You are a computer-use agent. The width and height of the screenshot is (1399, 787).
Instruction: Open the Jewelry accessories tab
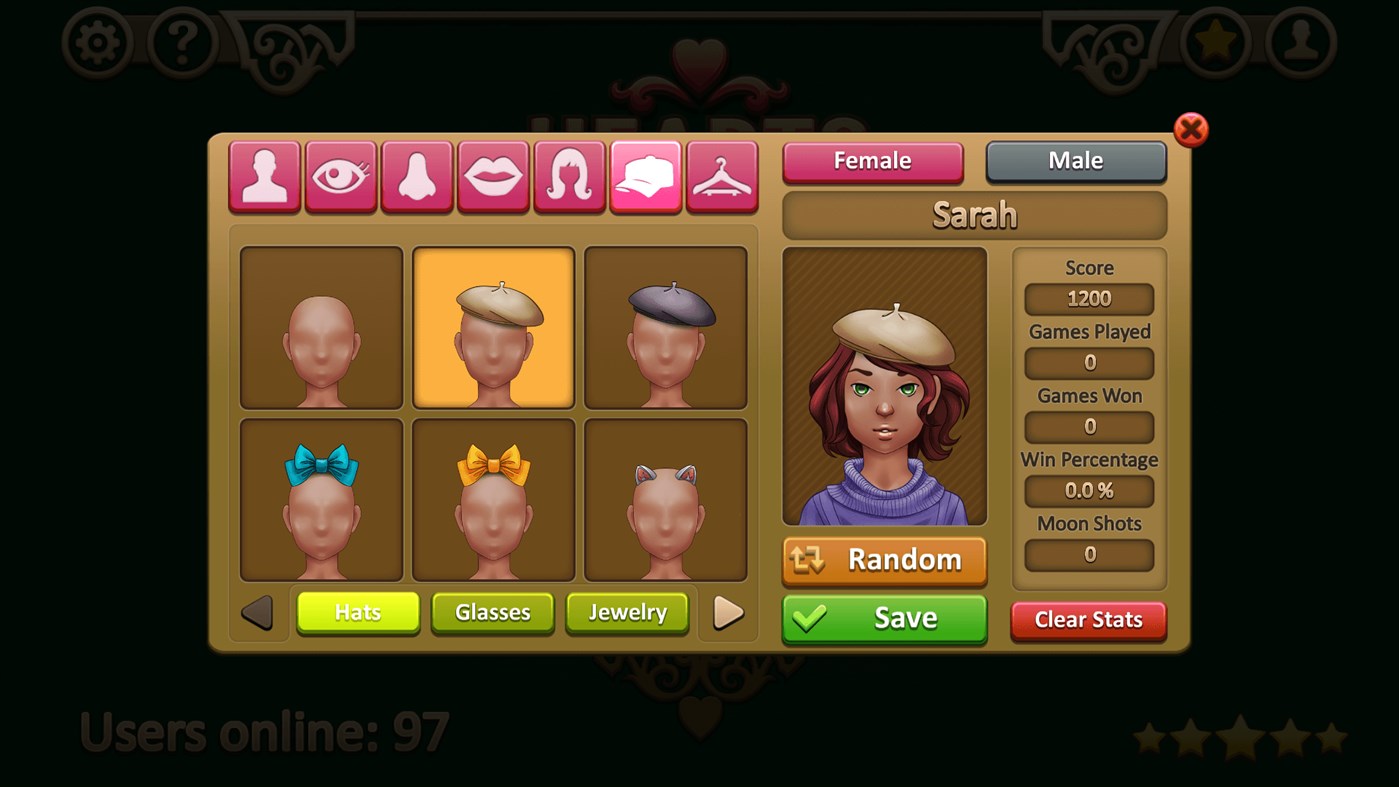627,613
